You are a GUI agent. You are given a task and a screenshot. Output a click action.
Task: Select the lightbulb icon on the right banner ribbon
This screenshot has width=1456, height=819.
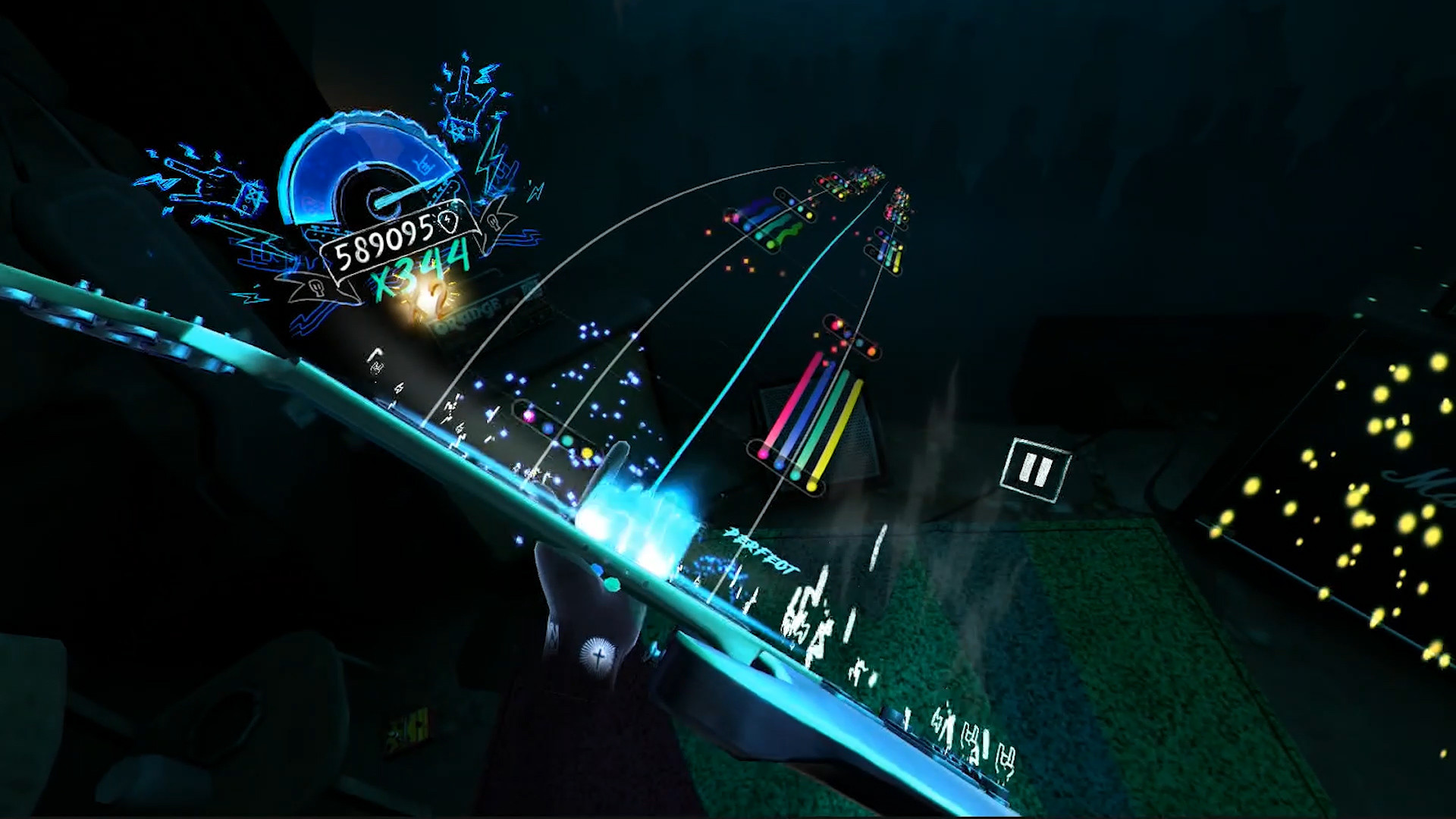coord(493,221)
